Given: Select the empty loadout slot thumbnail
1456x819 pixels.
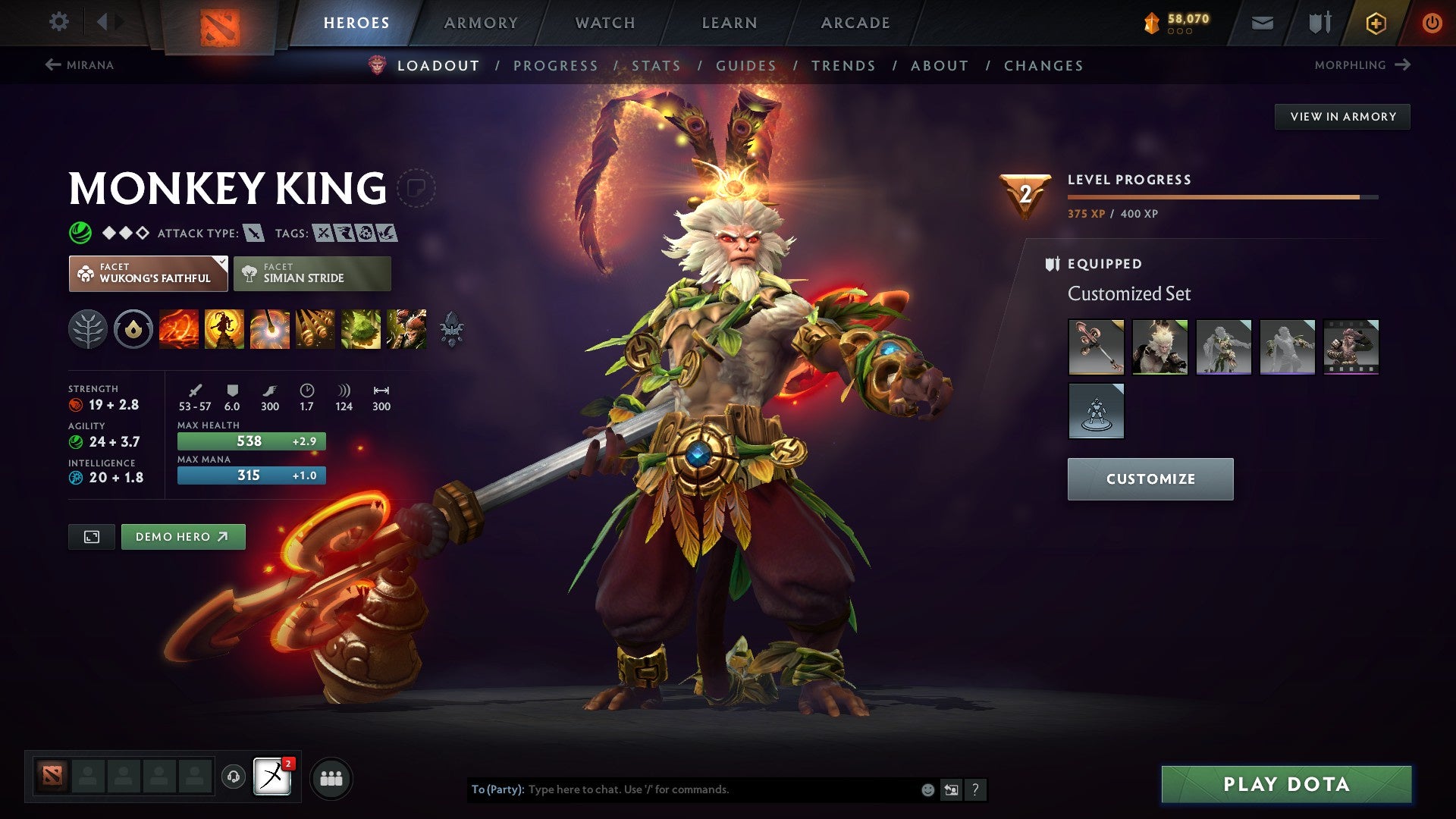Looking at the screenshot, I should coord(1096,411).
